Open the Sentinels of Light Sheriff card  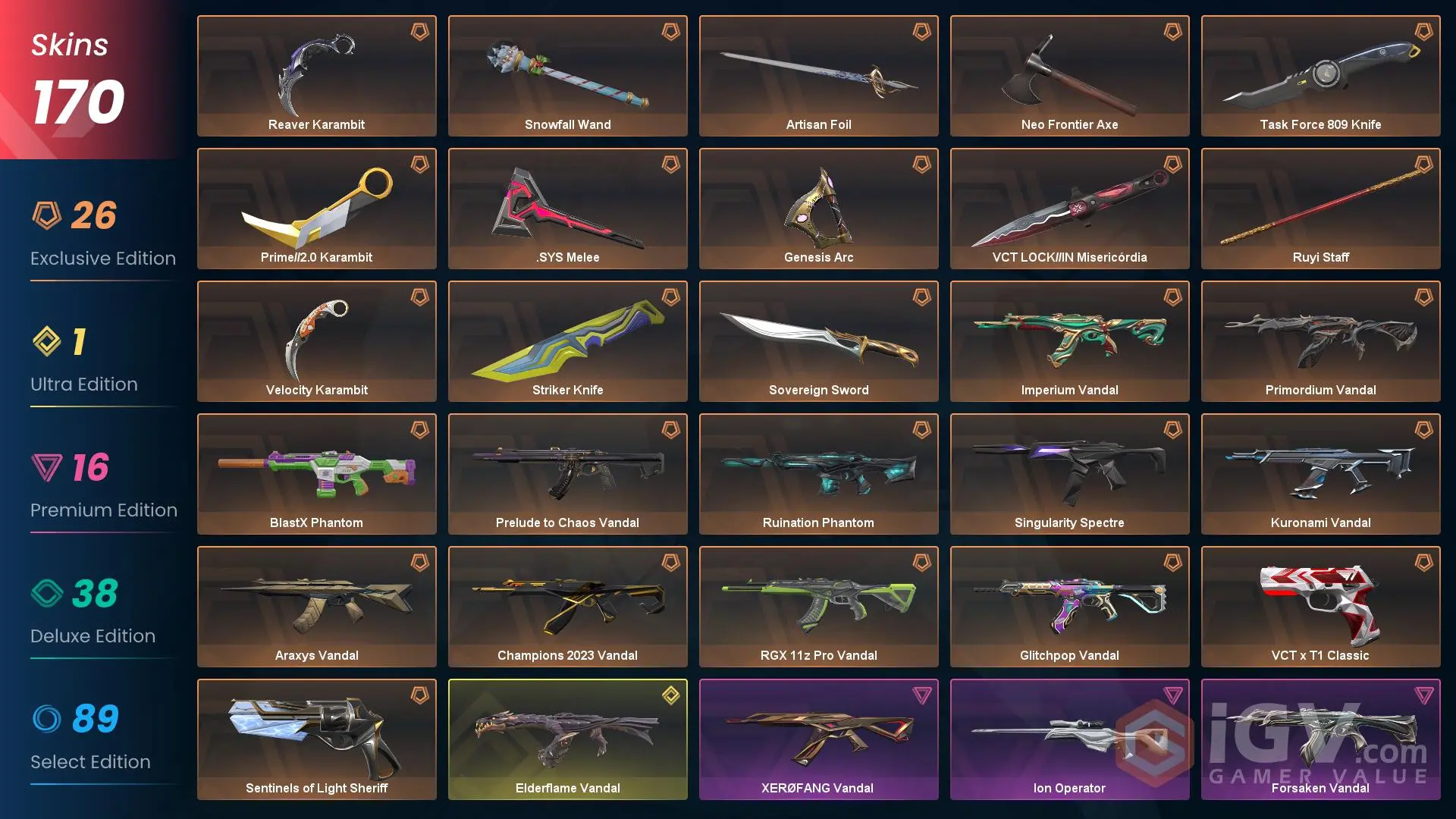(x=316, y=736)
